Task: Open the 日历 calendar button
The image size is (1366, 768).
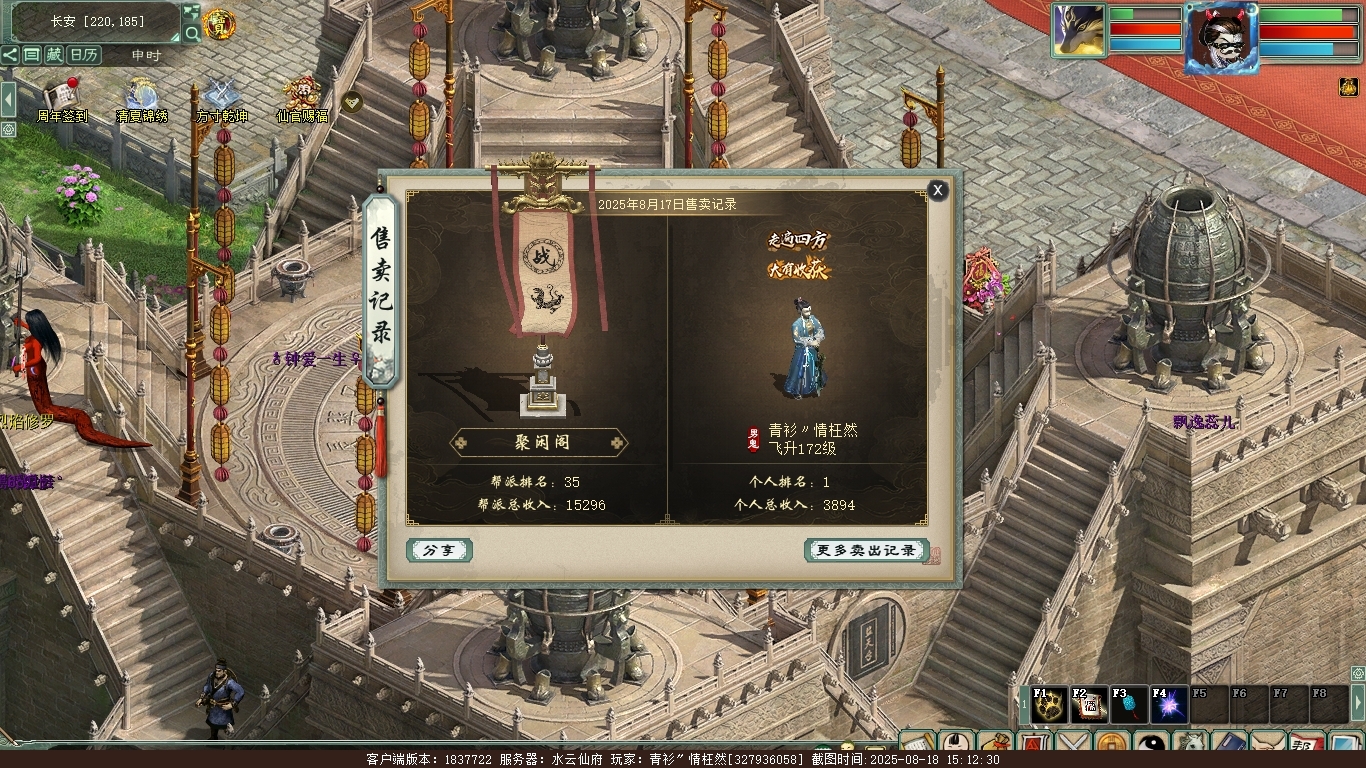Action: [83, 55]
